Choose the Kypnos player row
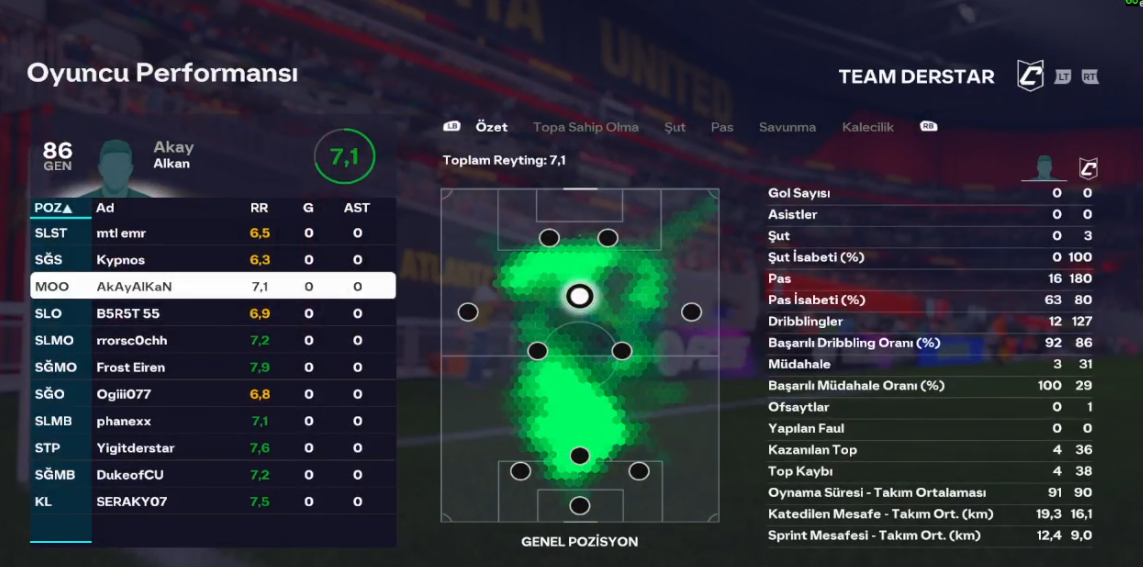This screenshot has width=1143, height=567. [213, 260]
